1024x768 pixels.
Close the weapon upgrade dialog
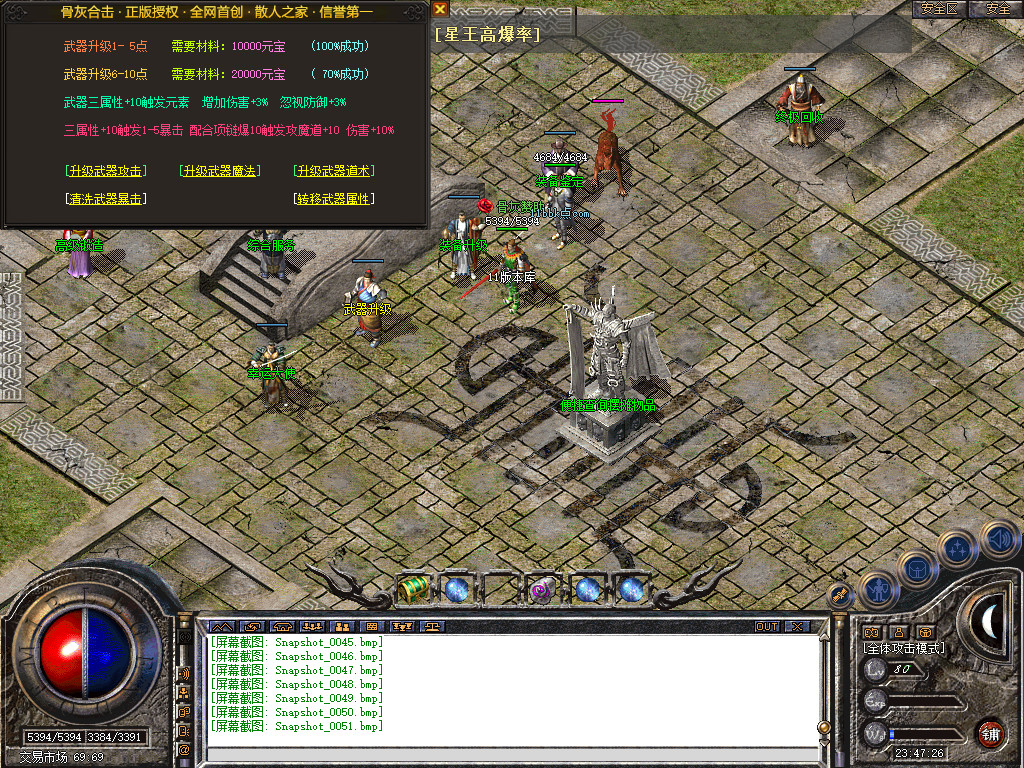pyautogui.click(x=440, y=9)
